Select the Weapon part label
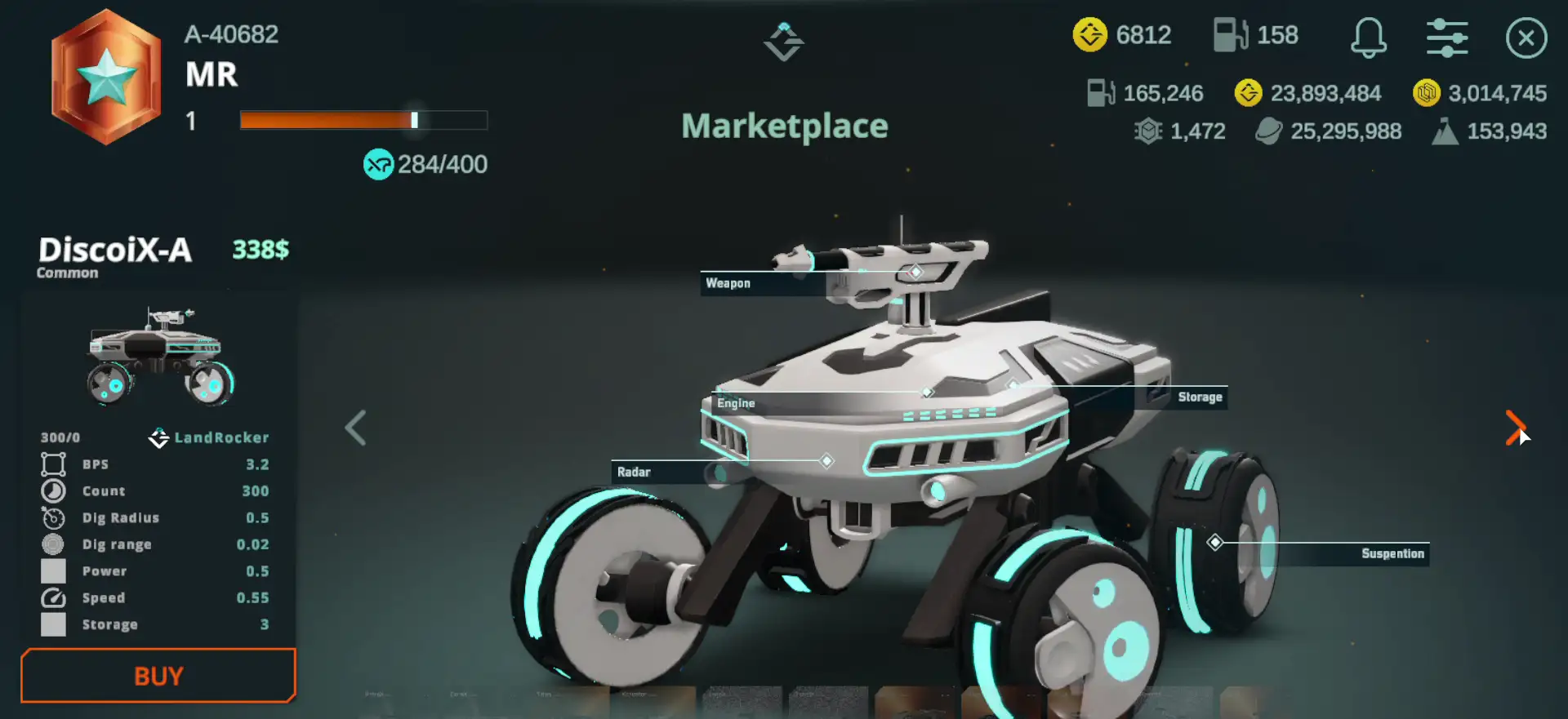Image resolution: width=1568 pixels, height=719 pixels. tap(728, 283)
